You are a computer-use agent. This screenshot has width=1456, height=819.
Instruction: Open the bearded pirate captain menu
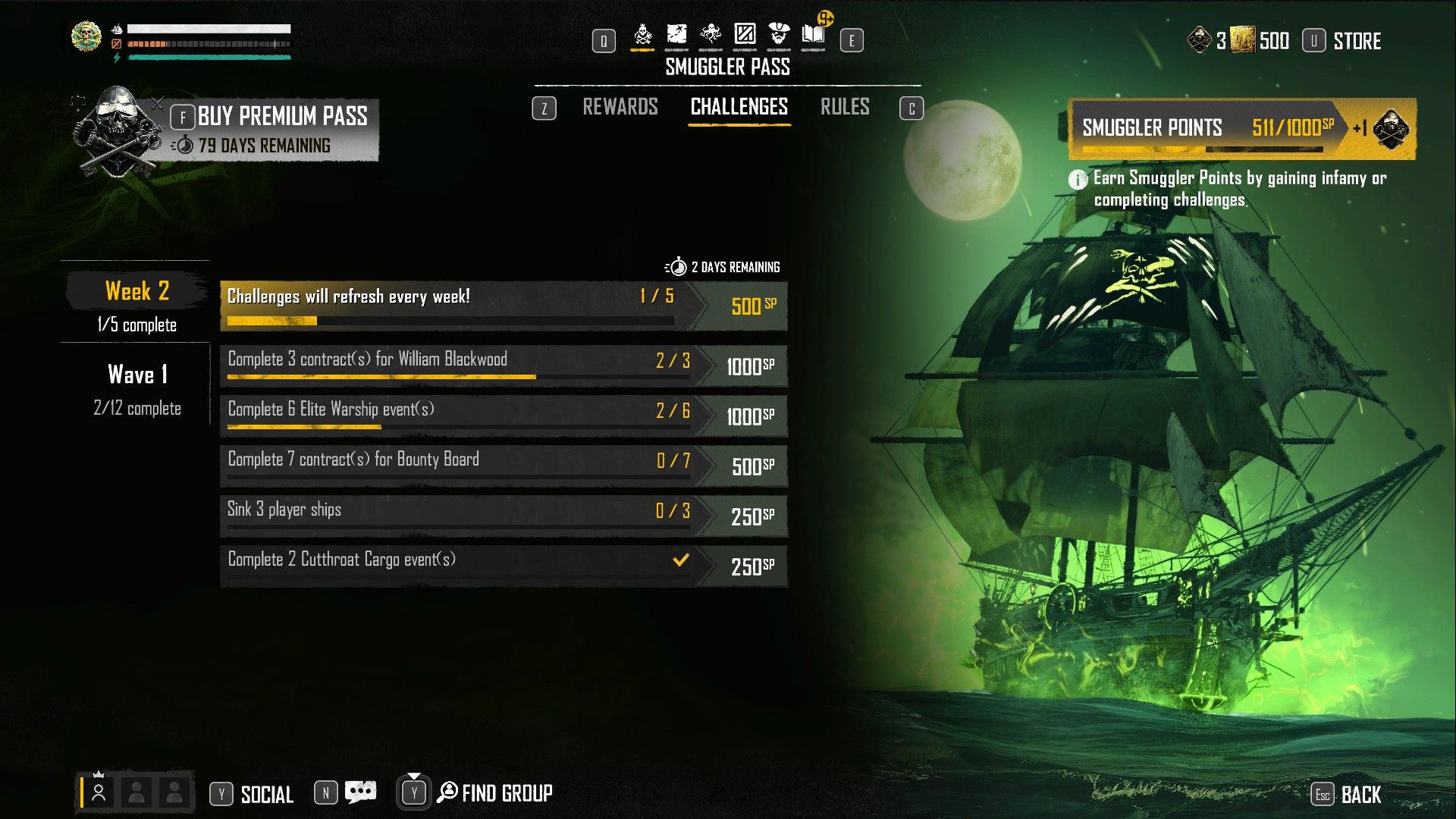(779, 35)
